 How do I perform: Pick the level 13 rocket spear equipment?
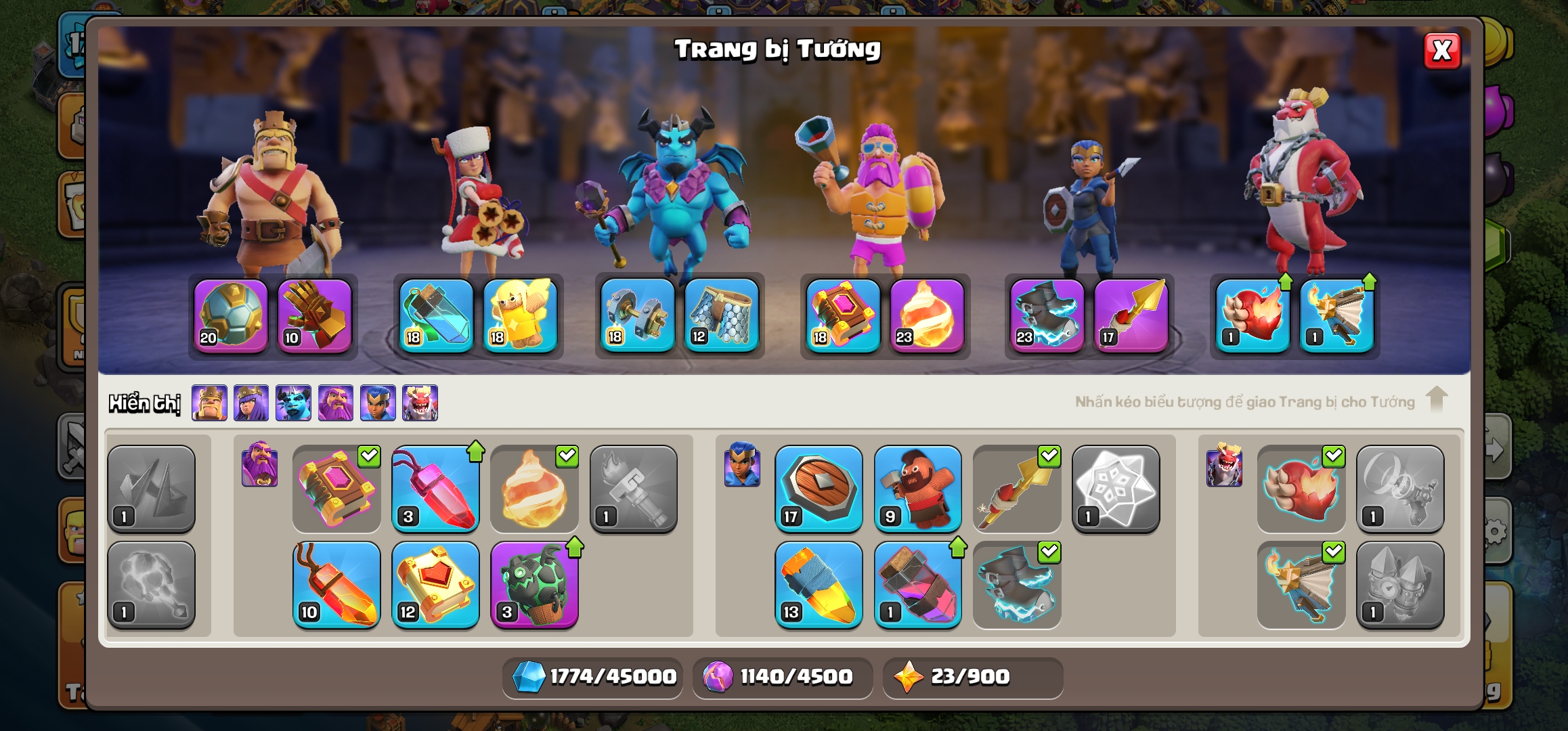coord(819,585)
